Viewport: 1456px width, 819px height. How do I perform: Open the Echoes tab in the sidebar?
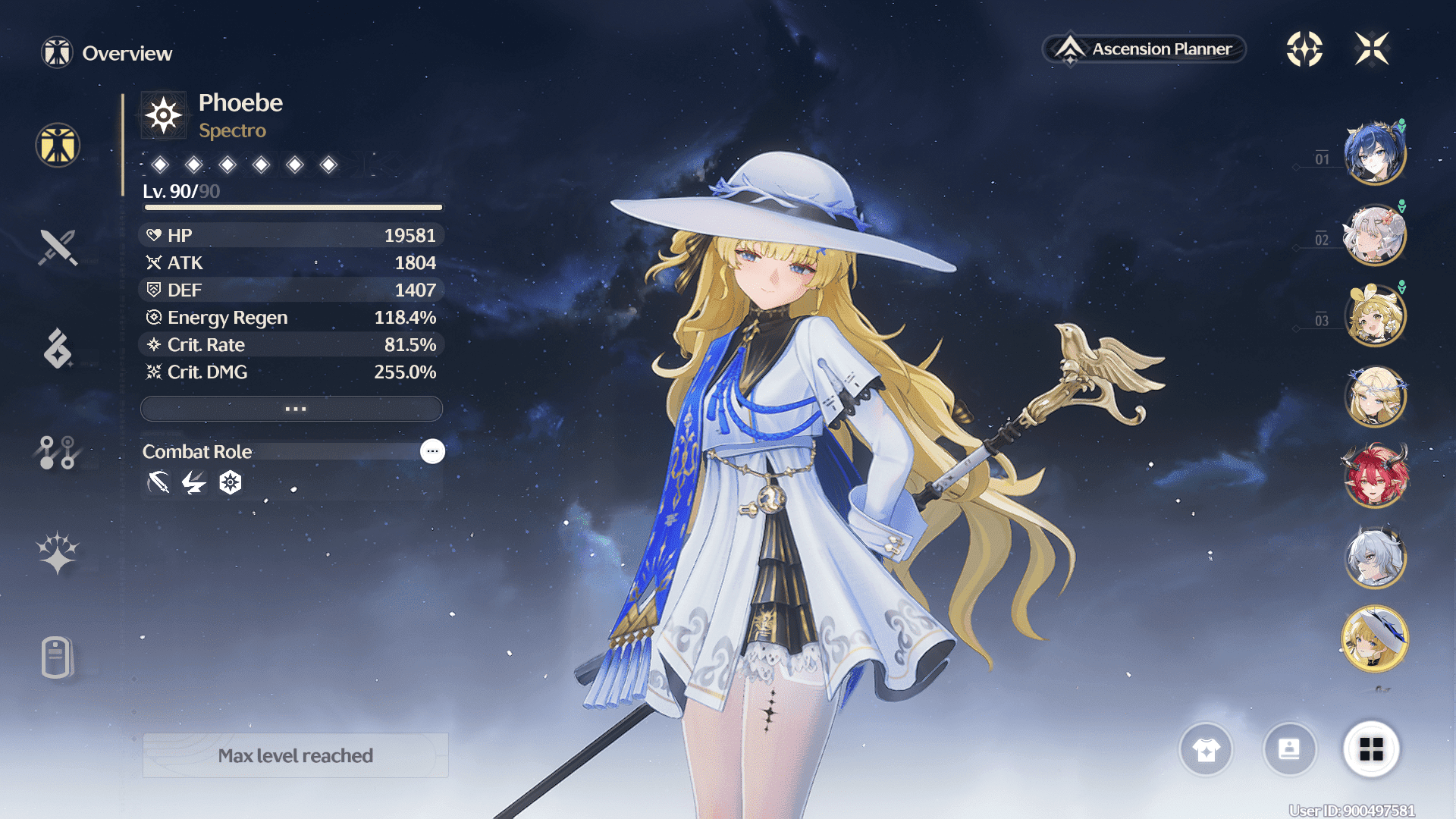[58, 349]
